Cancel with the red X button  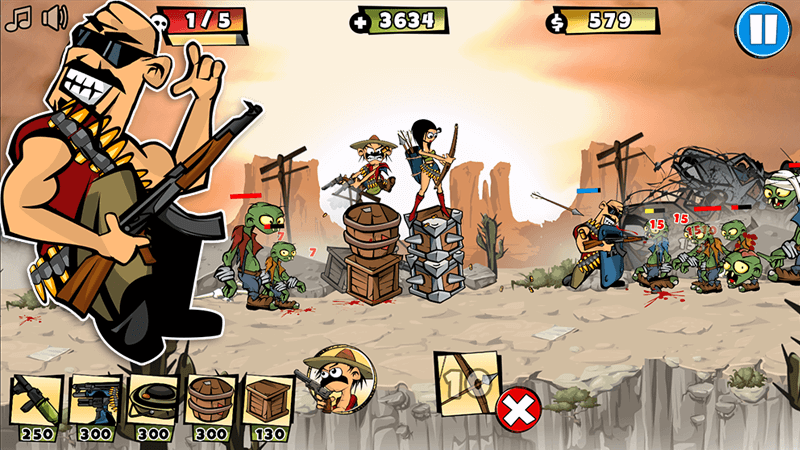(x=517, y=408)
